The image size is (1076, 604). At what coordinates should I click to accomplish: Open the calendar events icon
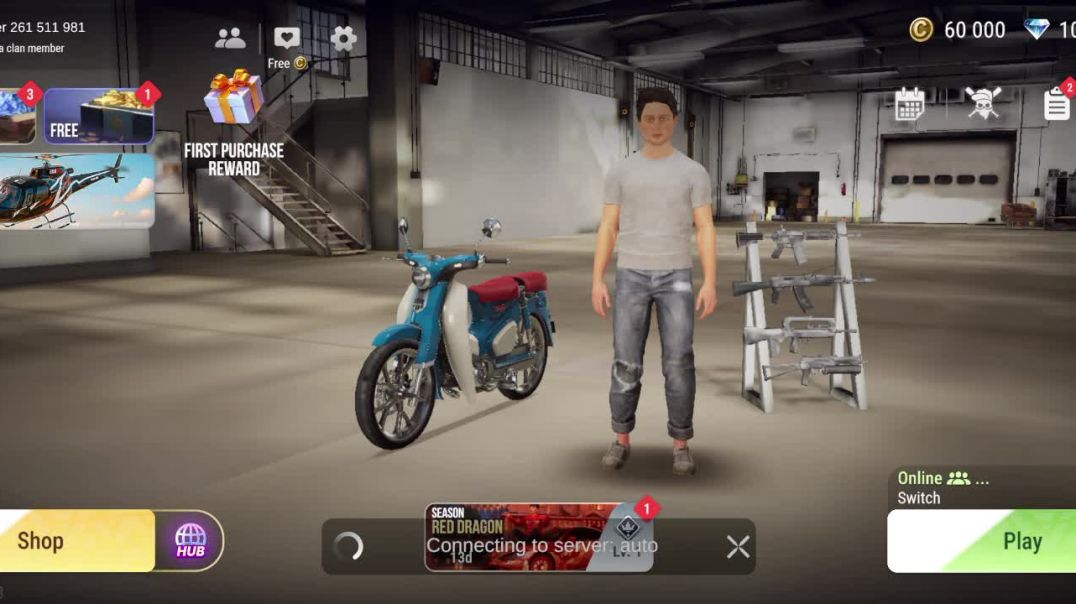(x=909, y=104)
